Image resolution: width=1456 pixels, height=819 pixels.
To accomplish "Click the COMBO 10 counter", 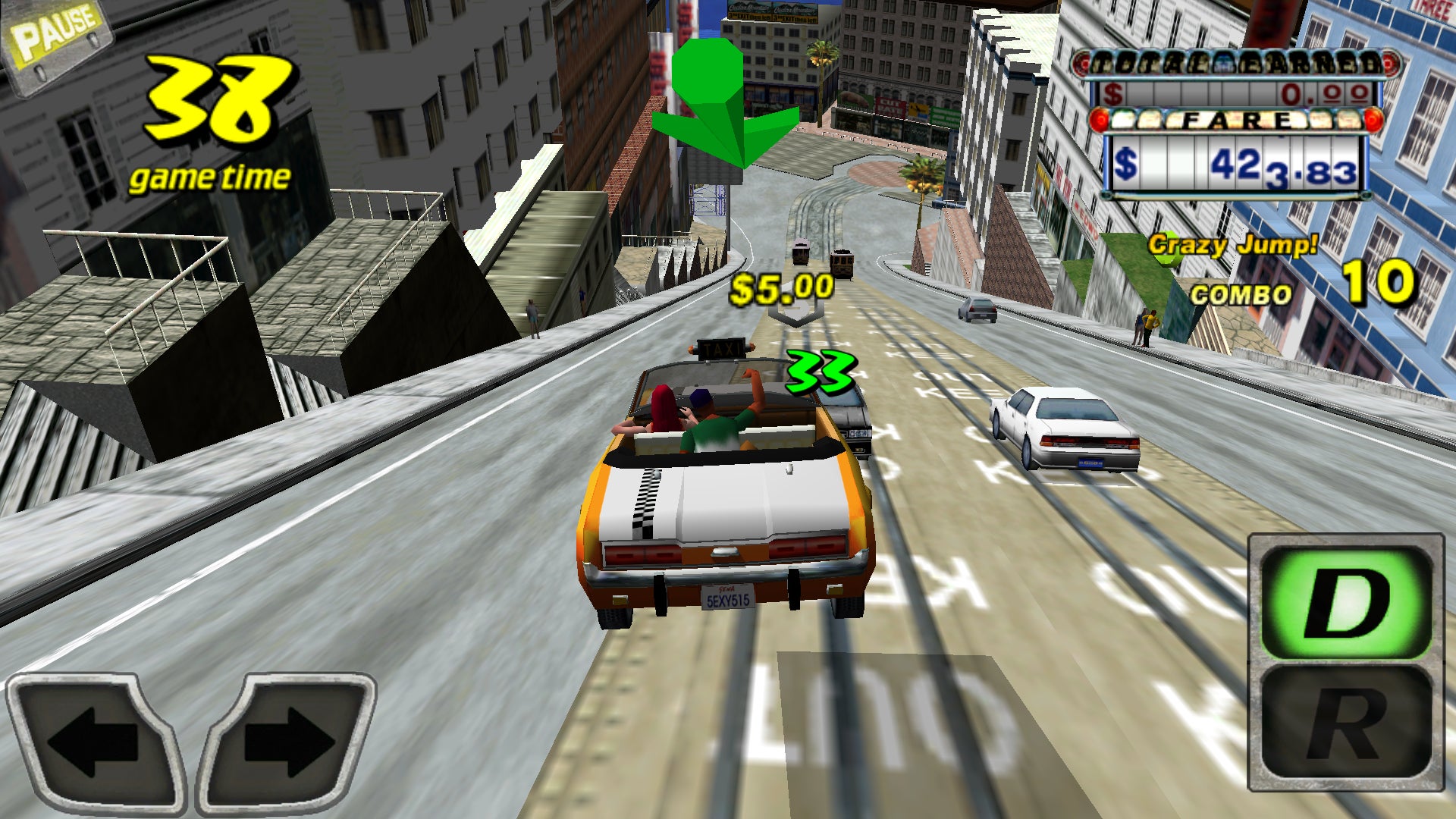I will click(x=1289, y=288).
